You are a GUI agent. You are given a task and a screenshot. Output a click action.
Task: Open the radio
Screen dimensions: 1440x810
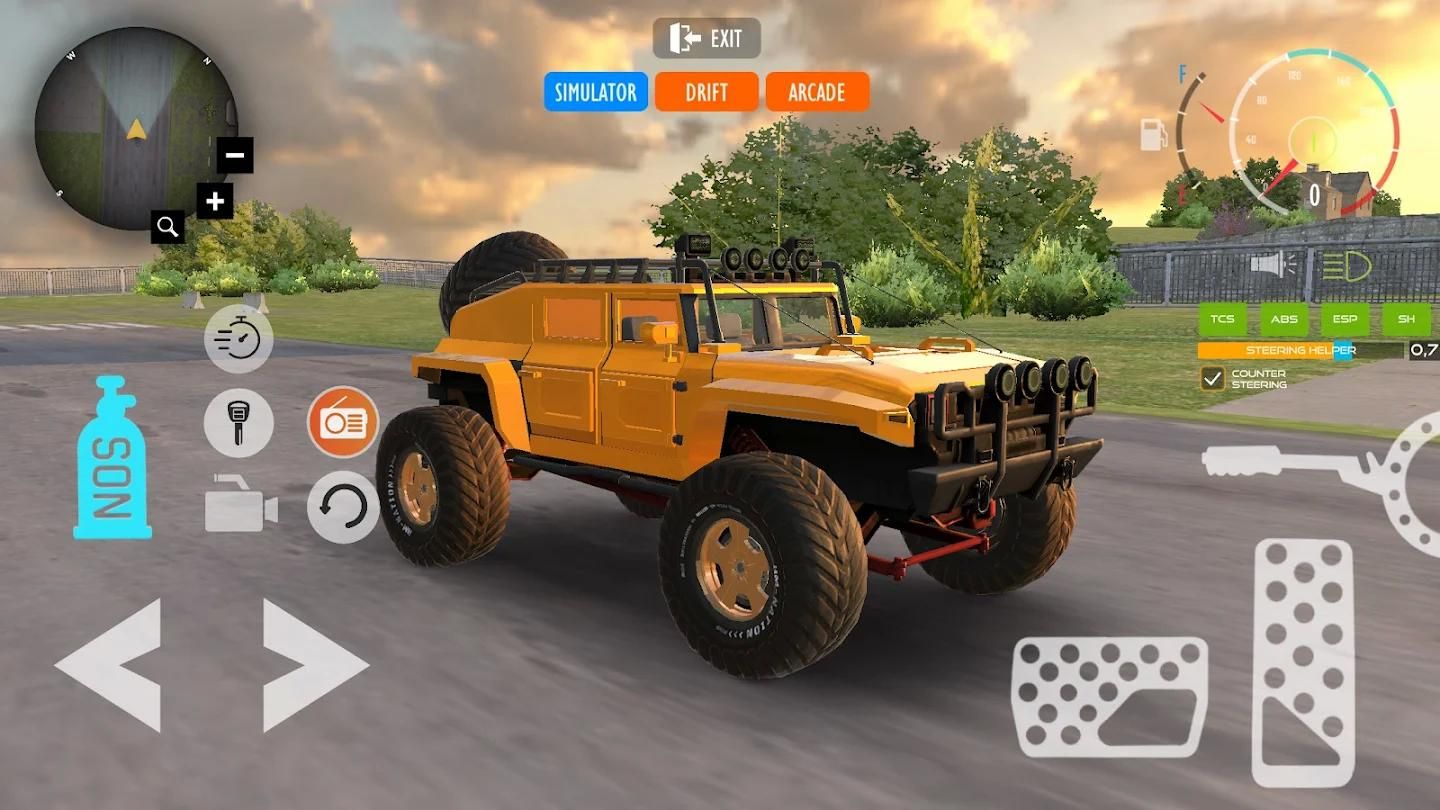click(343, 422)
